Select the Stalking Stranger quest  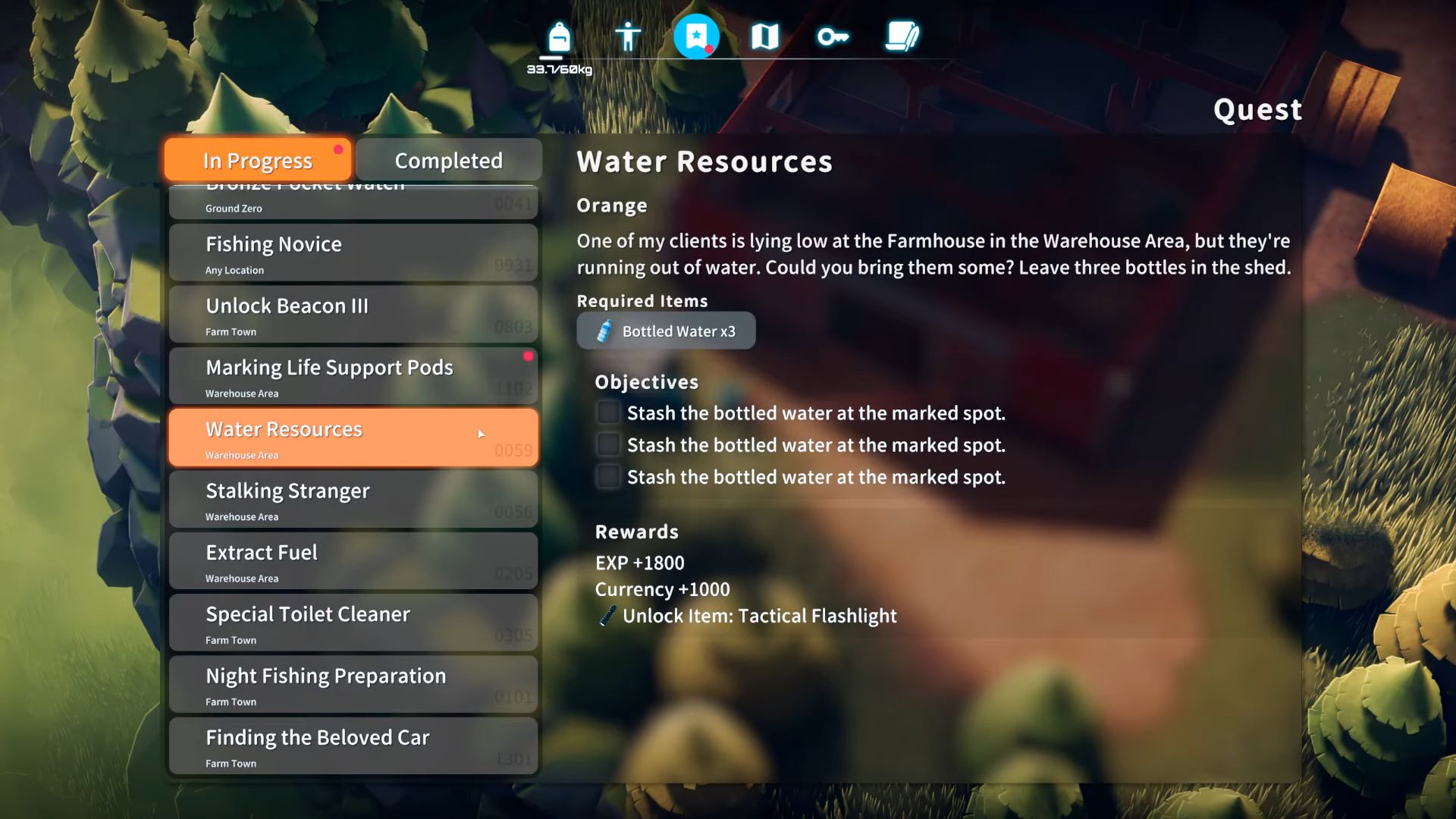353,499
